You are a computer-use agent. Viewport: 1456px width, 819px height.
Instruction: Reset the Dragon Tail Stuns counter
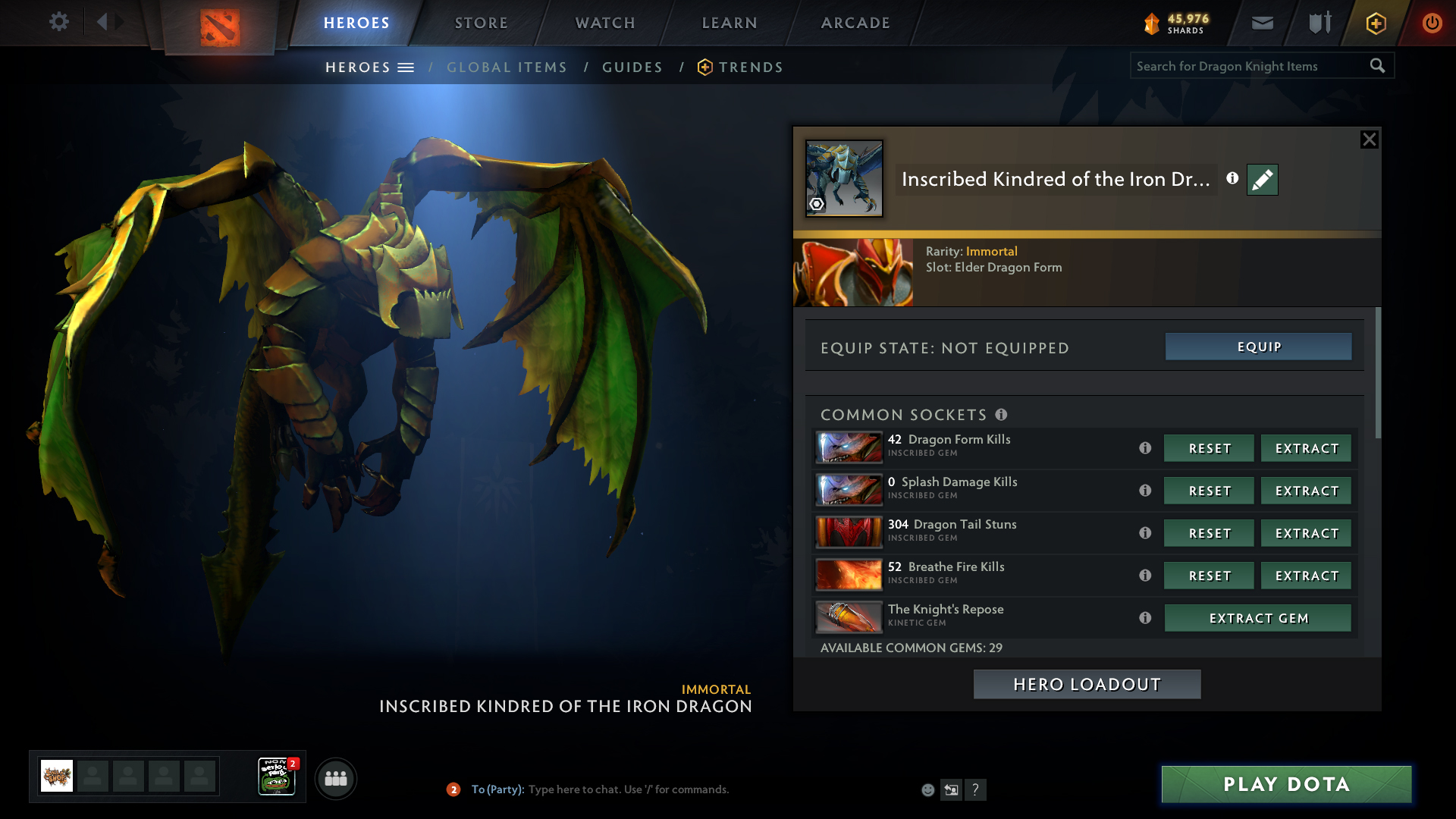click(1209, 533)
